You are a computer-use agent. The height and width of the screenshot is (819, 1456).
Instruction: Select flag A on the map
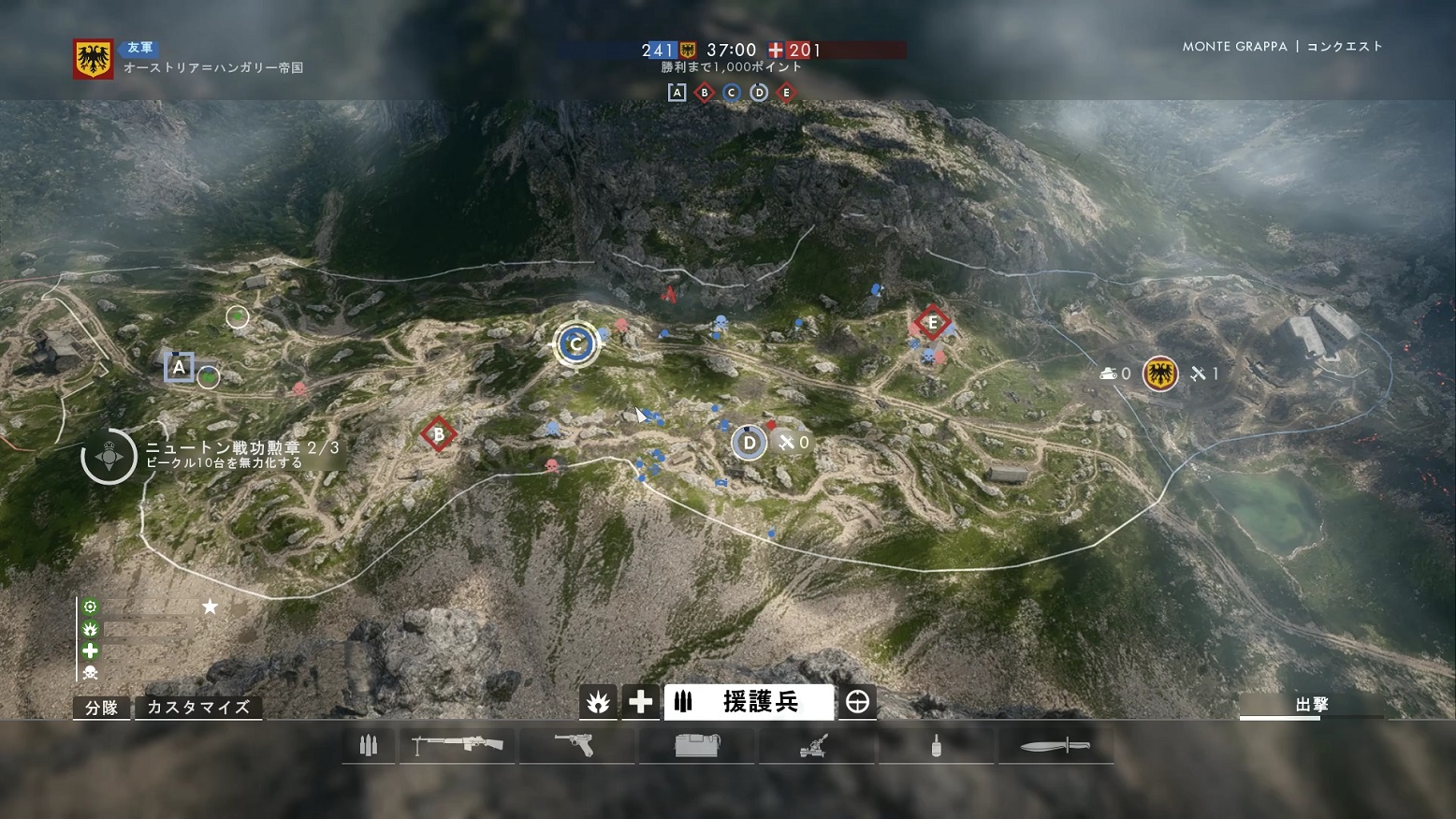click(179, 367)
